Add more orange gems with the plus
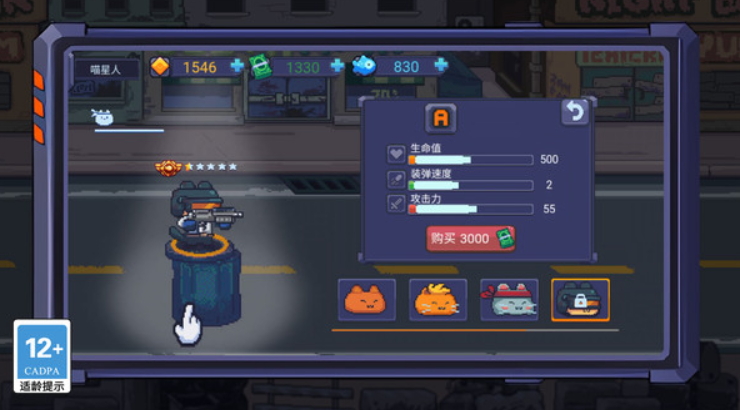This screenshot has width=740, height=410. tap(237, 66)
